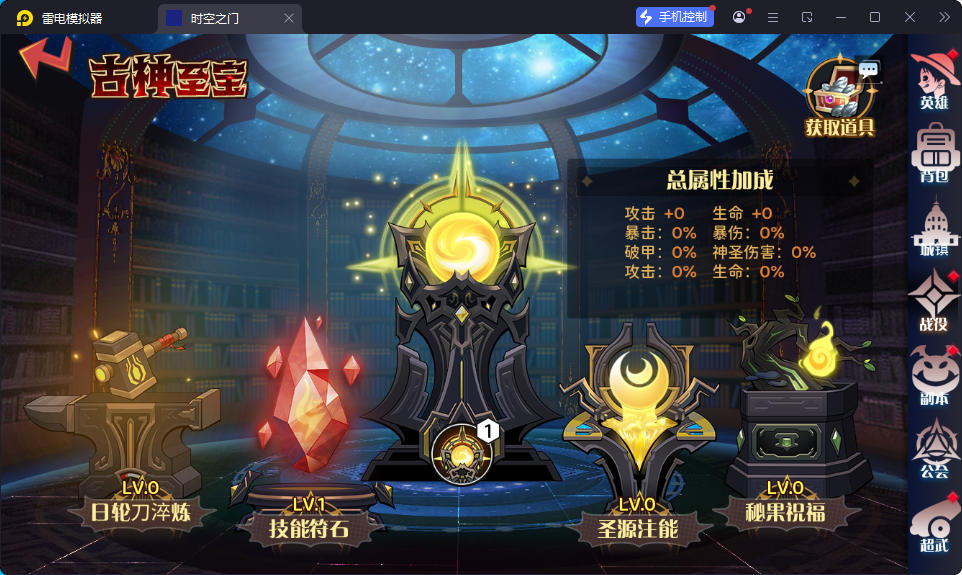Open the 英雄 hero menu
The image size is (962, 575).
[934, 78]
